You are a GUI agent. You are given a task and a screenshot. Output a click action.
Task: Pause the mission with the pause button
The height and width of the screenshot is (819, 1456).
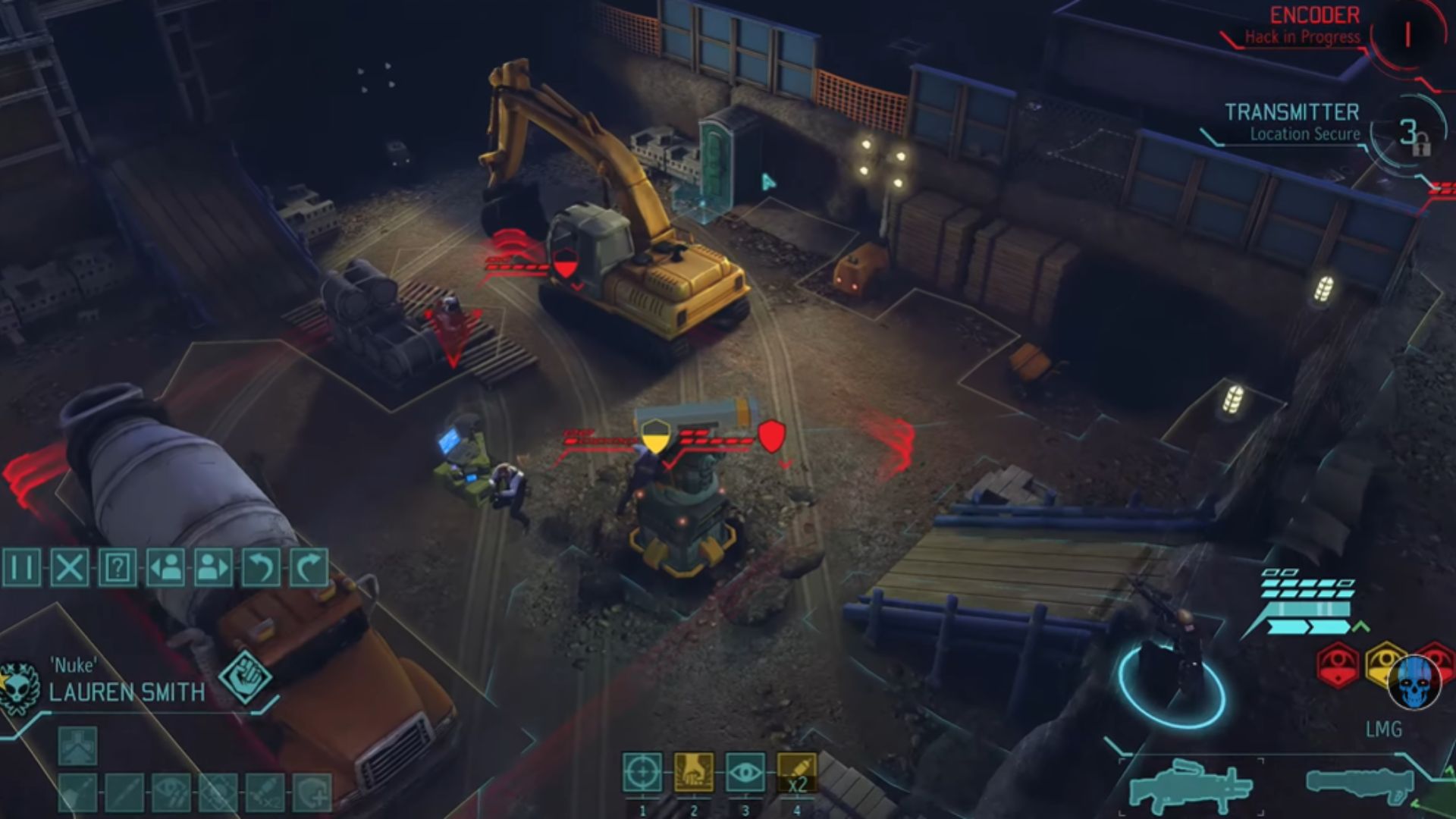(x=22, y=567)
